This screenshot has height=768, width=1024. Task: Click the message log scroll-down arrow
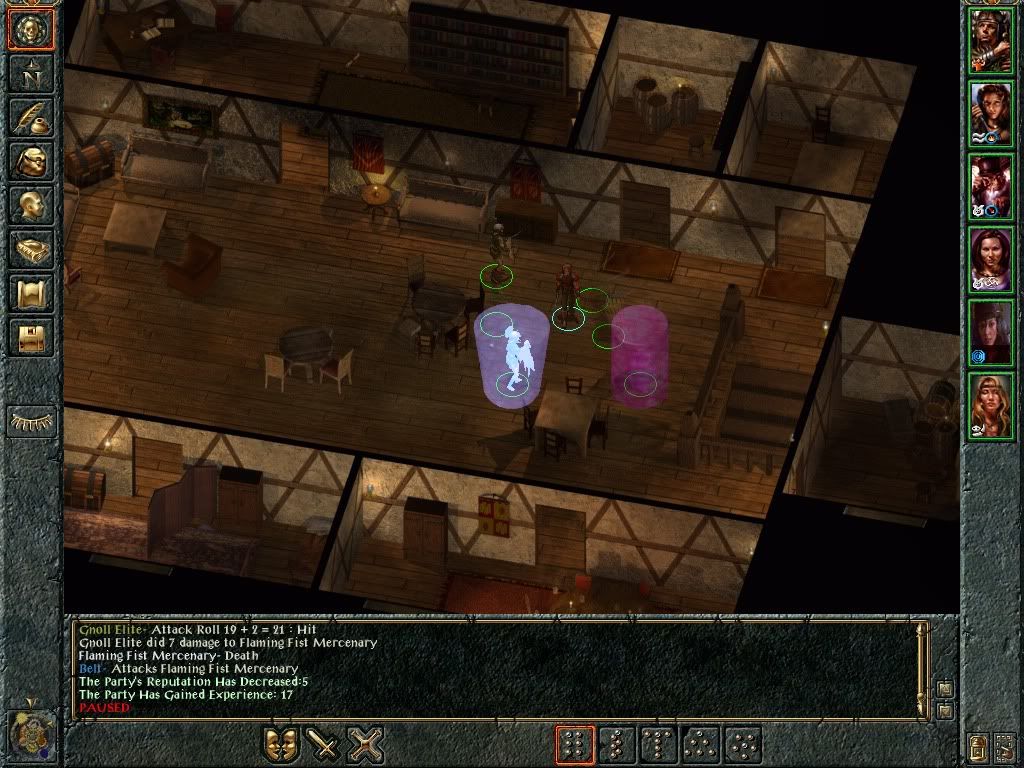pyautogui.click(x=945, y=709)
